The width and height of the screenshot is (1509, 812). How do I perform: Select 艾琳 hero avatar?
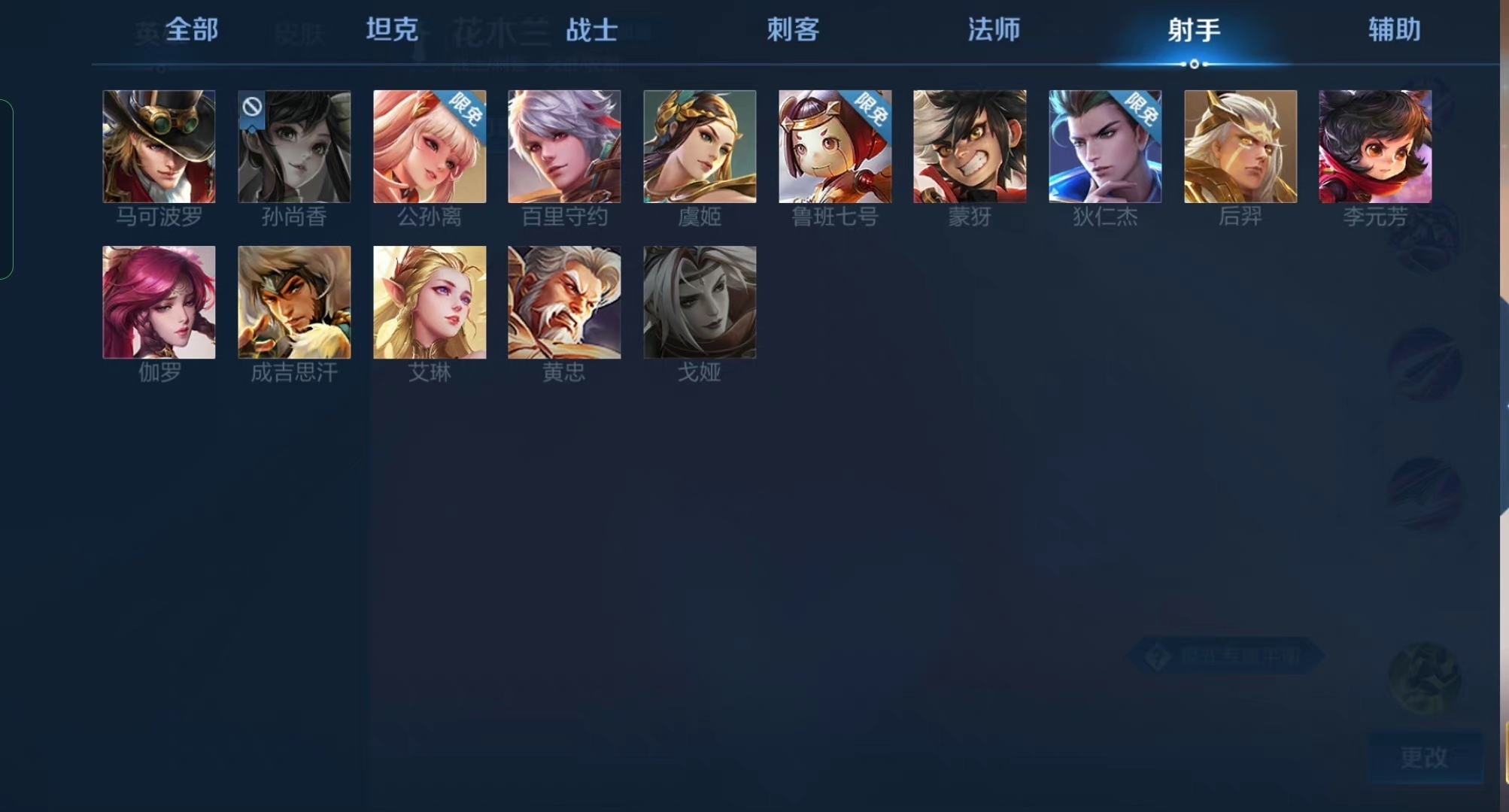click(429, 302)
